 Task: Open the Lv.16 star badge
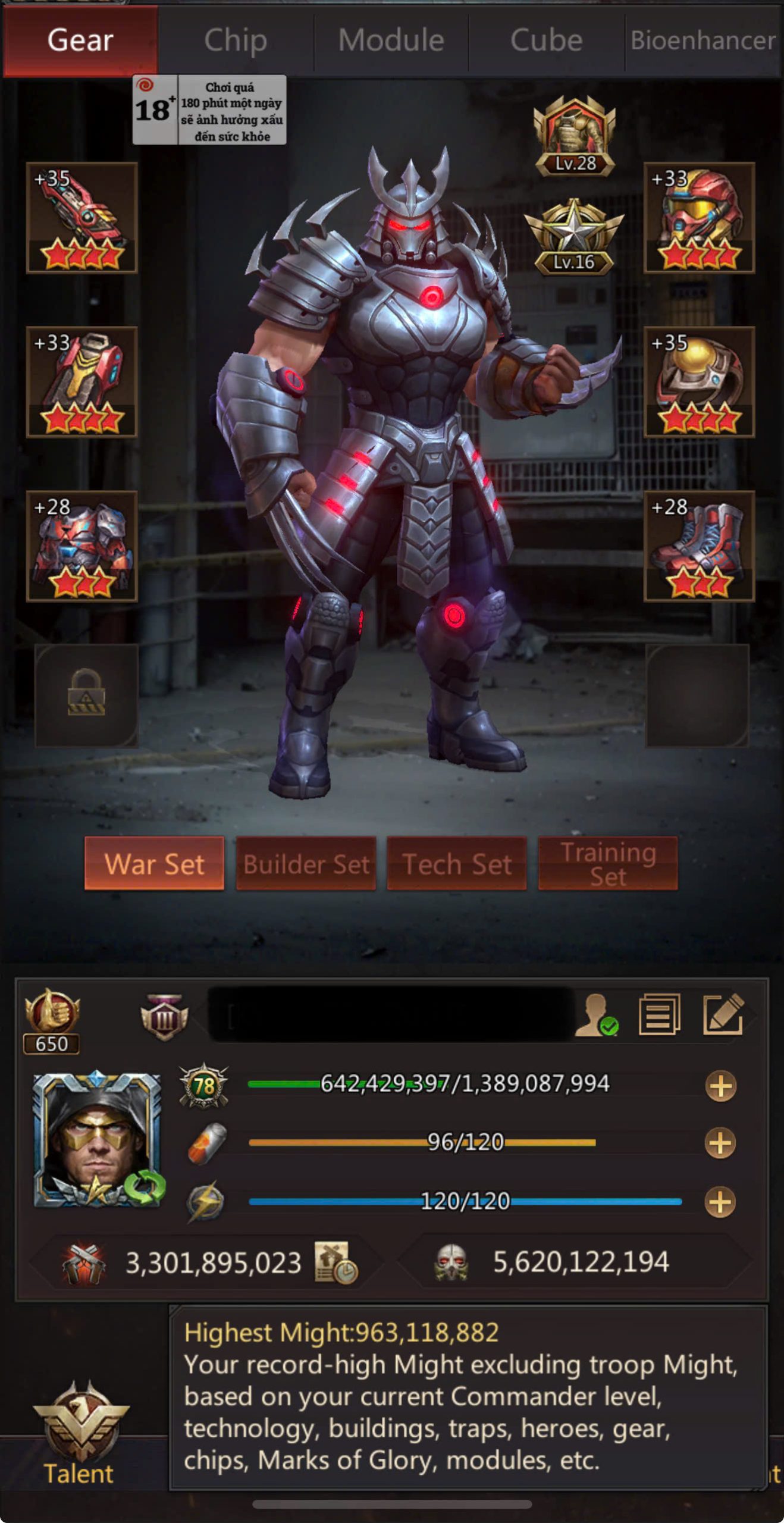pyautogui.click(x=574, y=238)
